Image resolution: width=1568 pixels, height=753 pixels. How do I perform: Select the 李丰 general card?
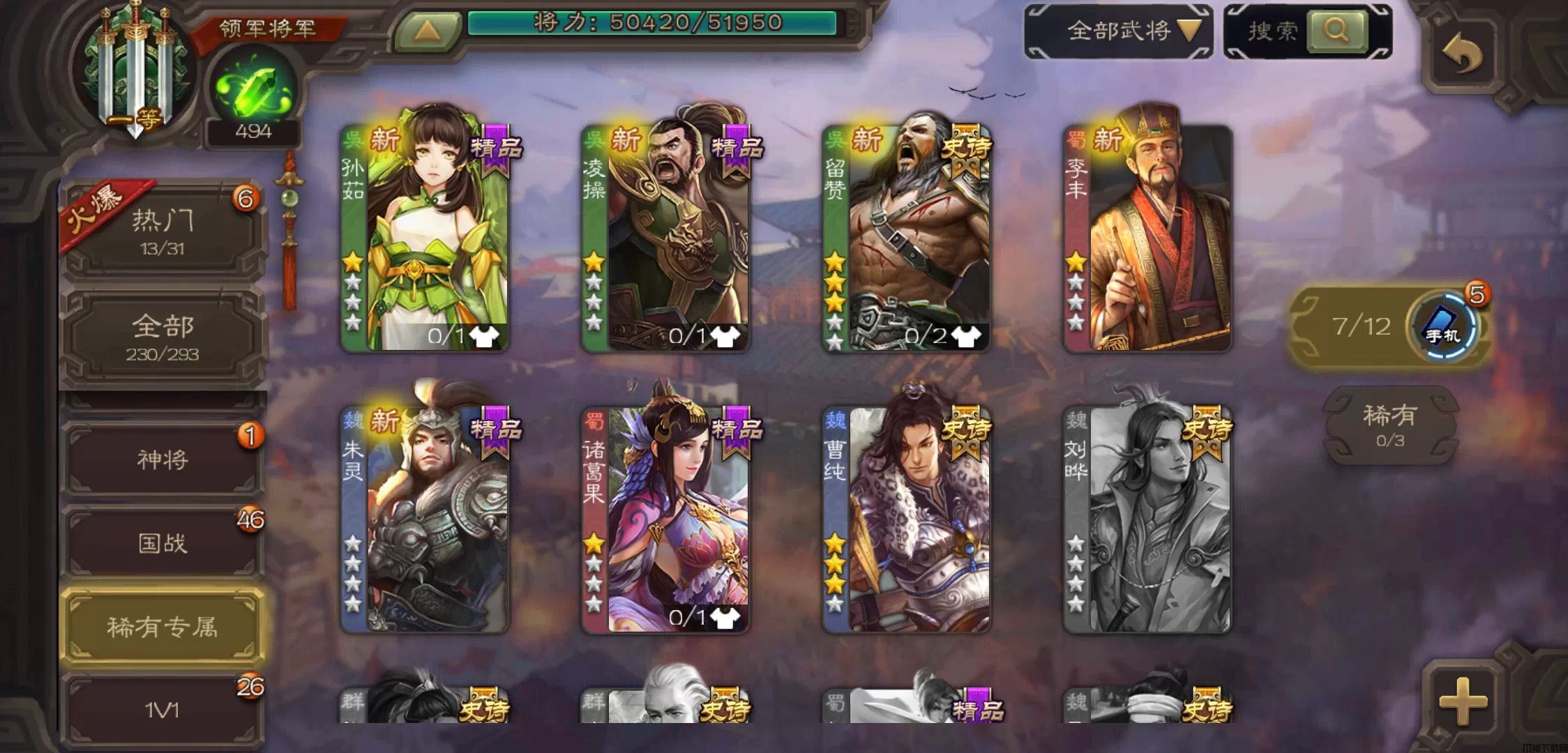coord(1147,237)
